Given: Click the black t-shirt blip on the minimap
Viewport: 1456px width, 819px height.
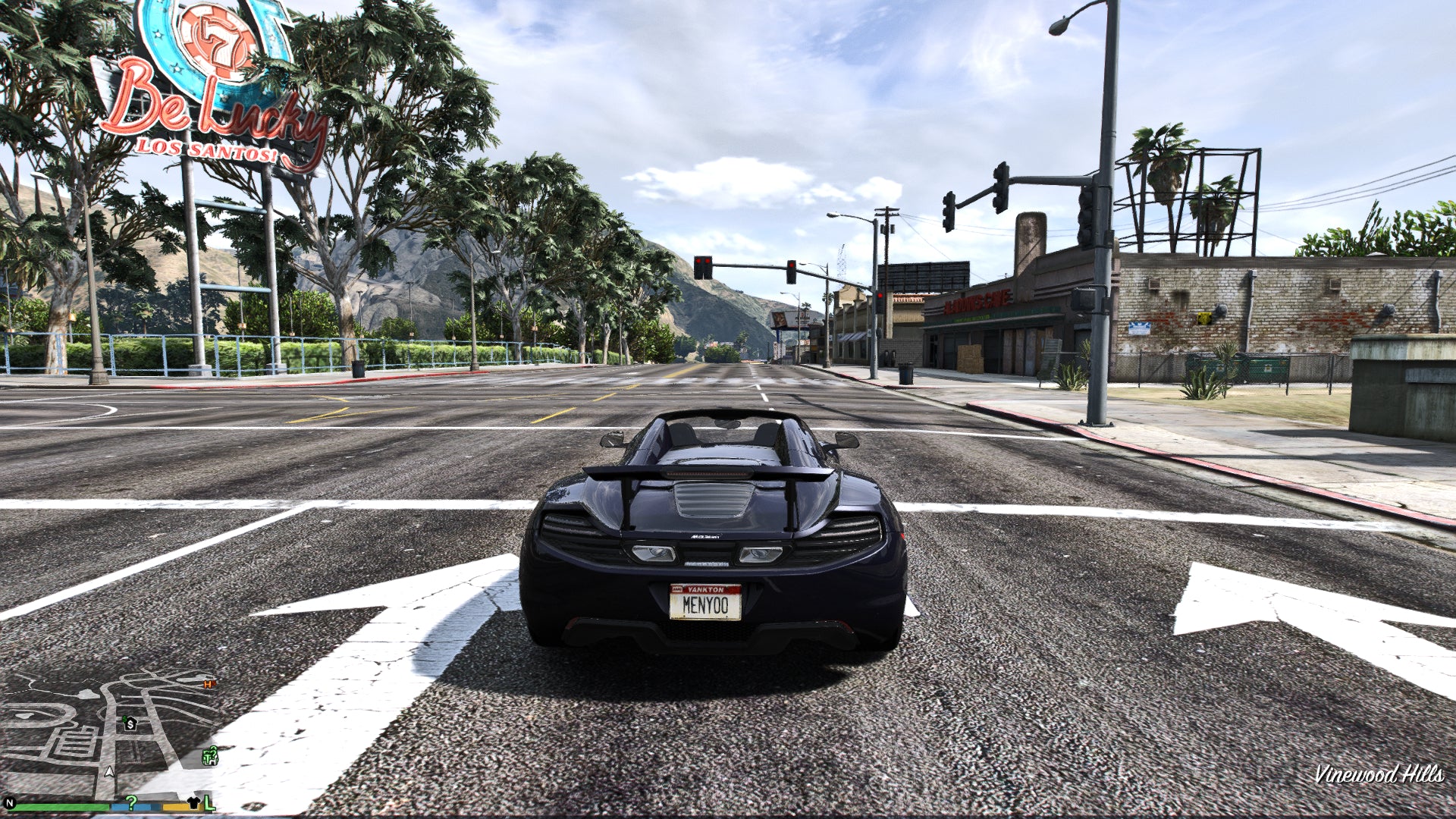Looking at the screenshot, I should 194,802.
